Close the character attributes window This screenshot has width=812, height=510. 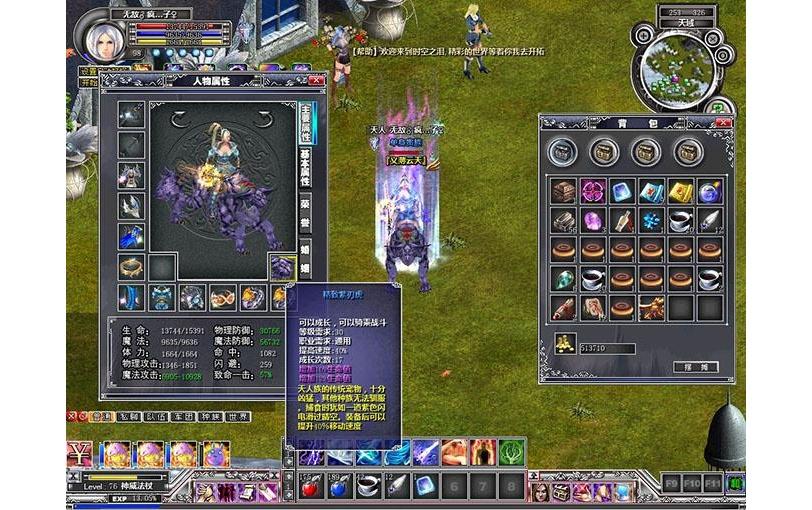tap(316, 79)
